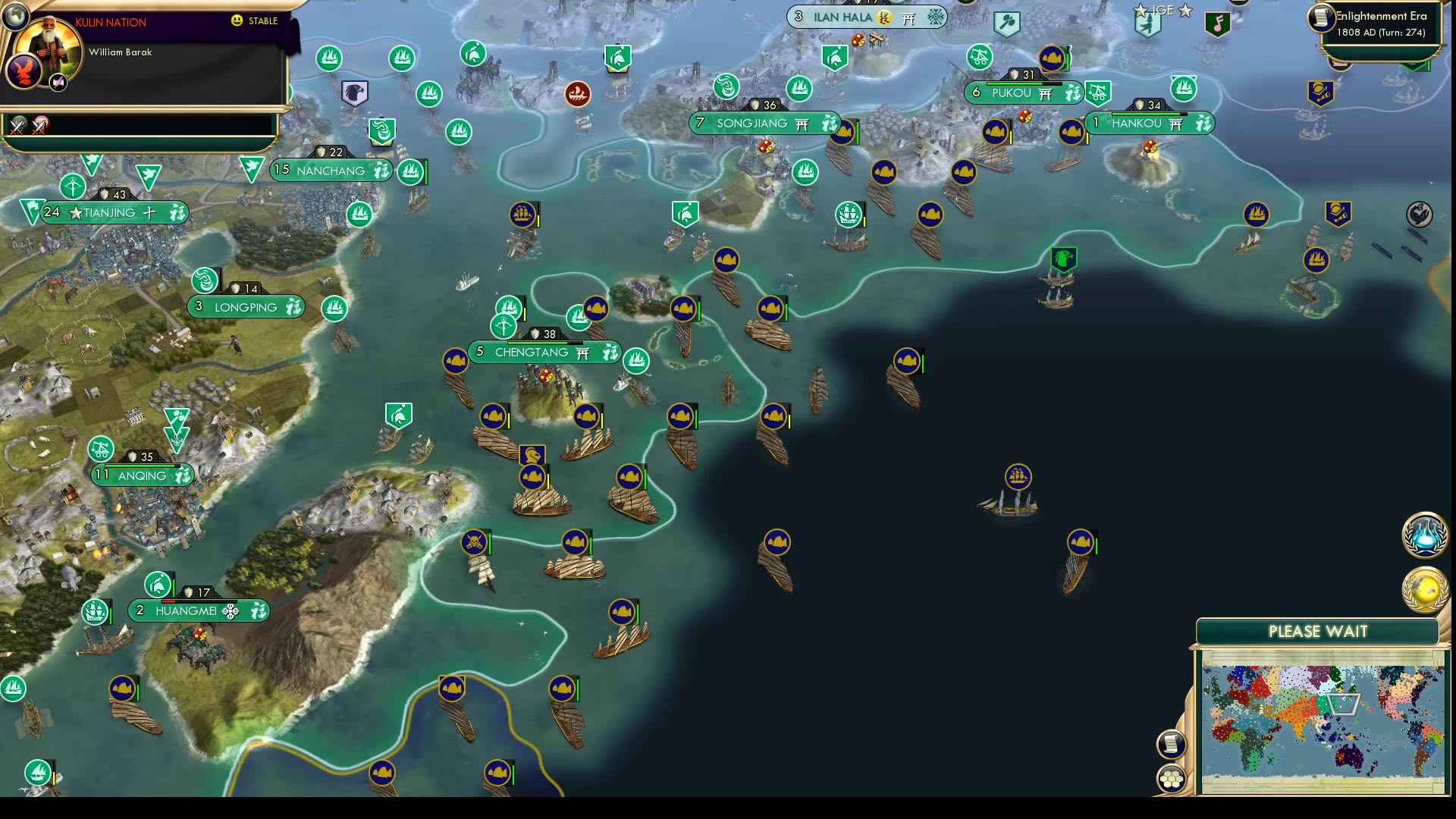The width and height of the screenshot is (1456, 819).
Task: Open Chengtang by clicking its city banner
Action: coord(531,352)
